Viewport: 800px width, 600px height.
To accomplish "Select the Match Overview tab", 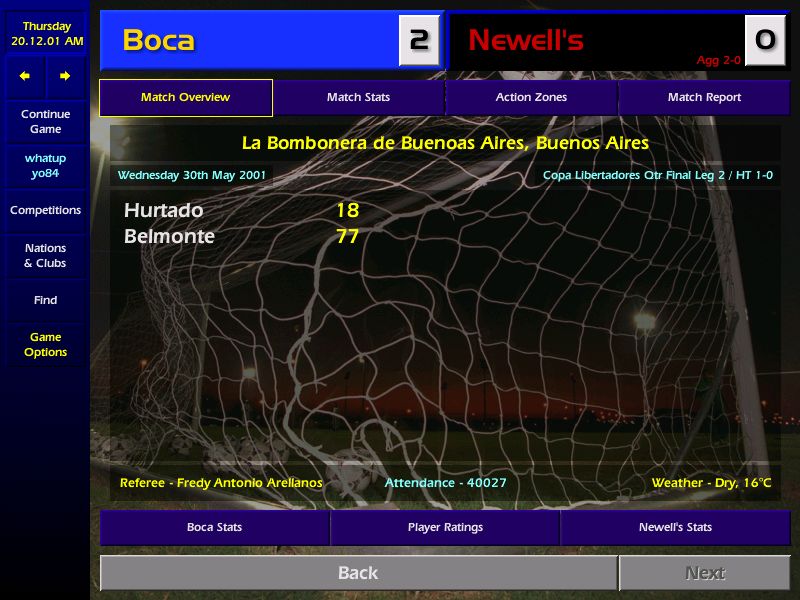I will coord(185,98).
